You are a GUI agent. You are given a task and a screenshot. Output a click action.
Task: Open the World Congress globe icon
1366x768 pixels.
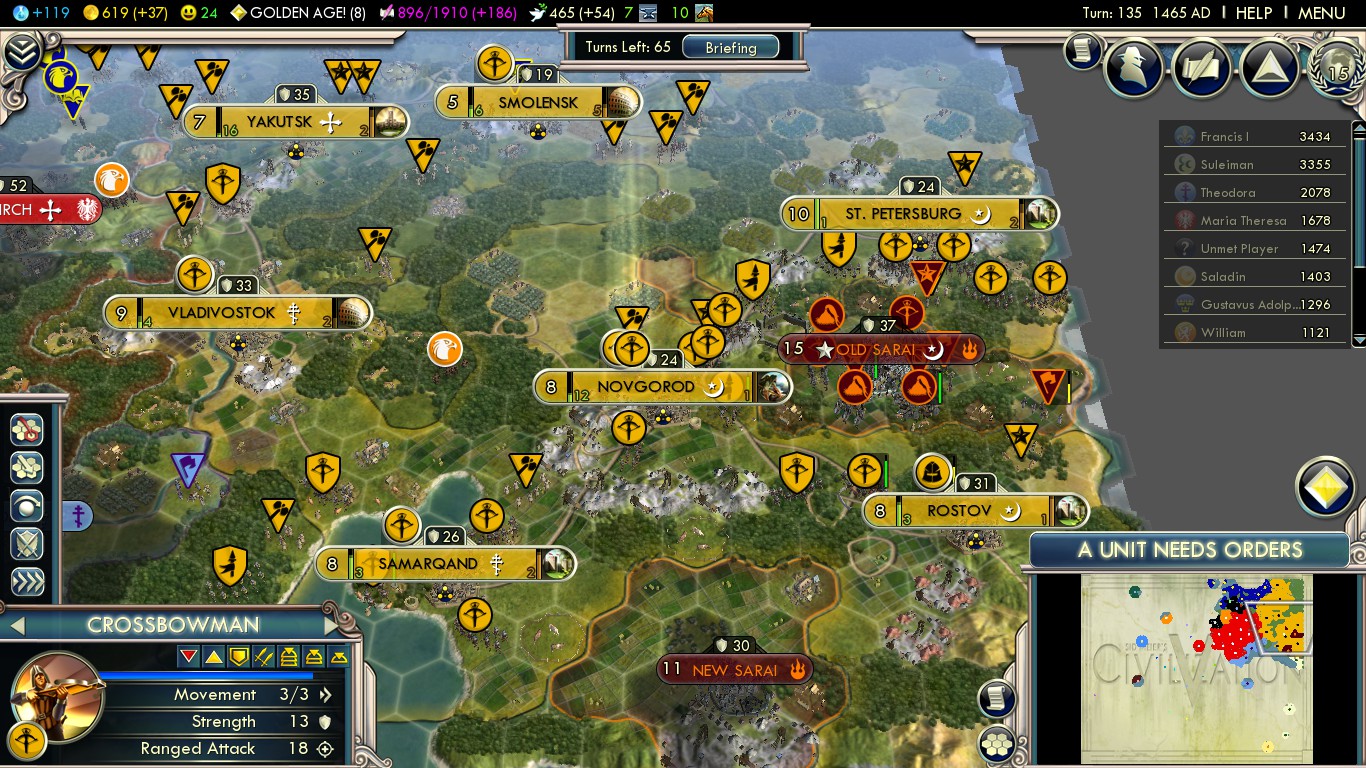[1335, 67]
